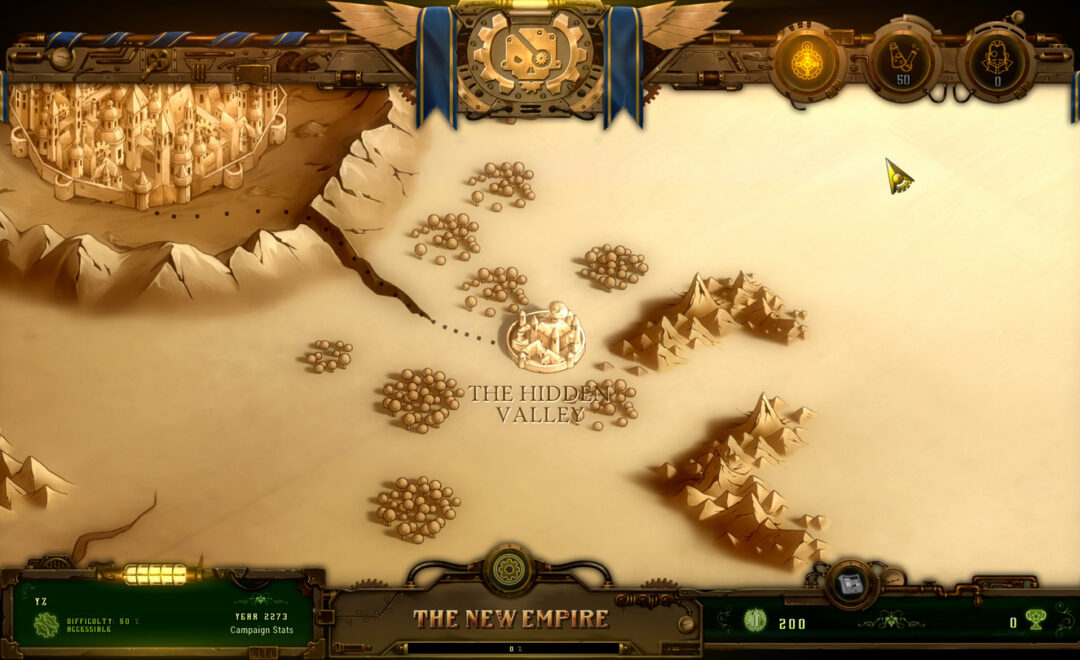Open the research flasks porthole icon

click(x=902, y=61)
